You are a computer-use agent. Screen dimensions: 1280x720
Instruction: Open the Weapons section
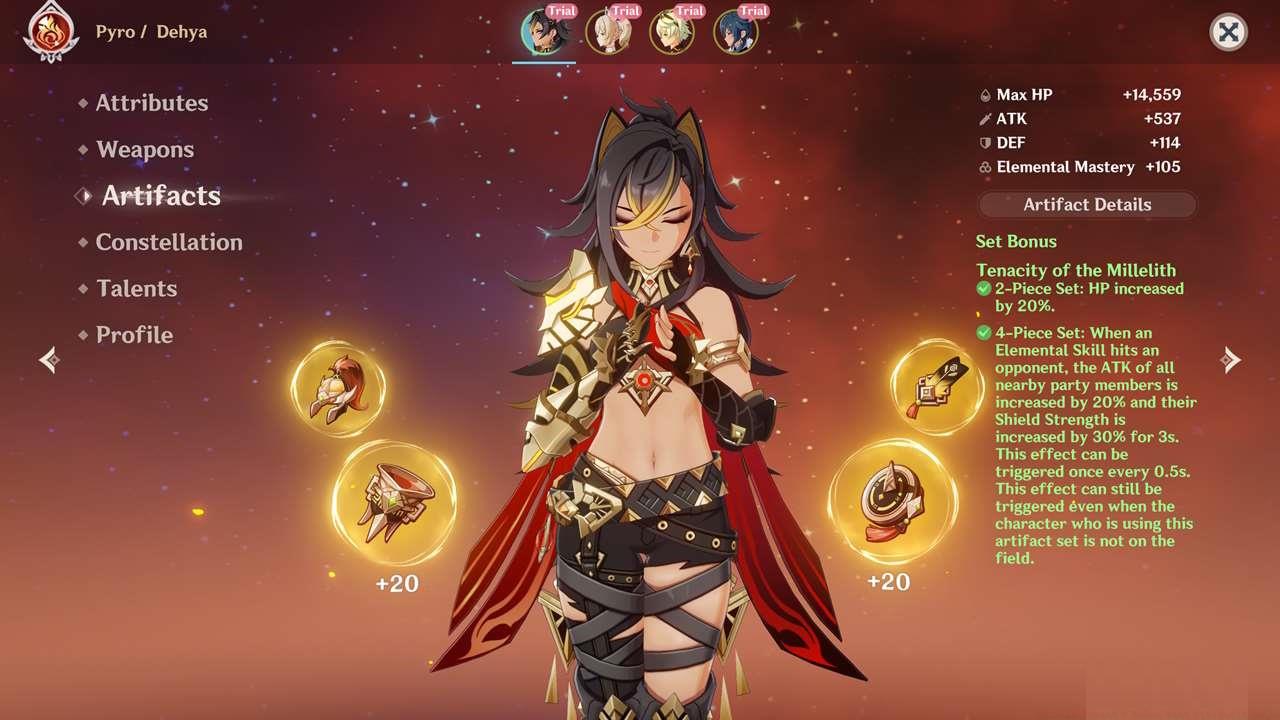point(144,149)
